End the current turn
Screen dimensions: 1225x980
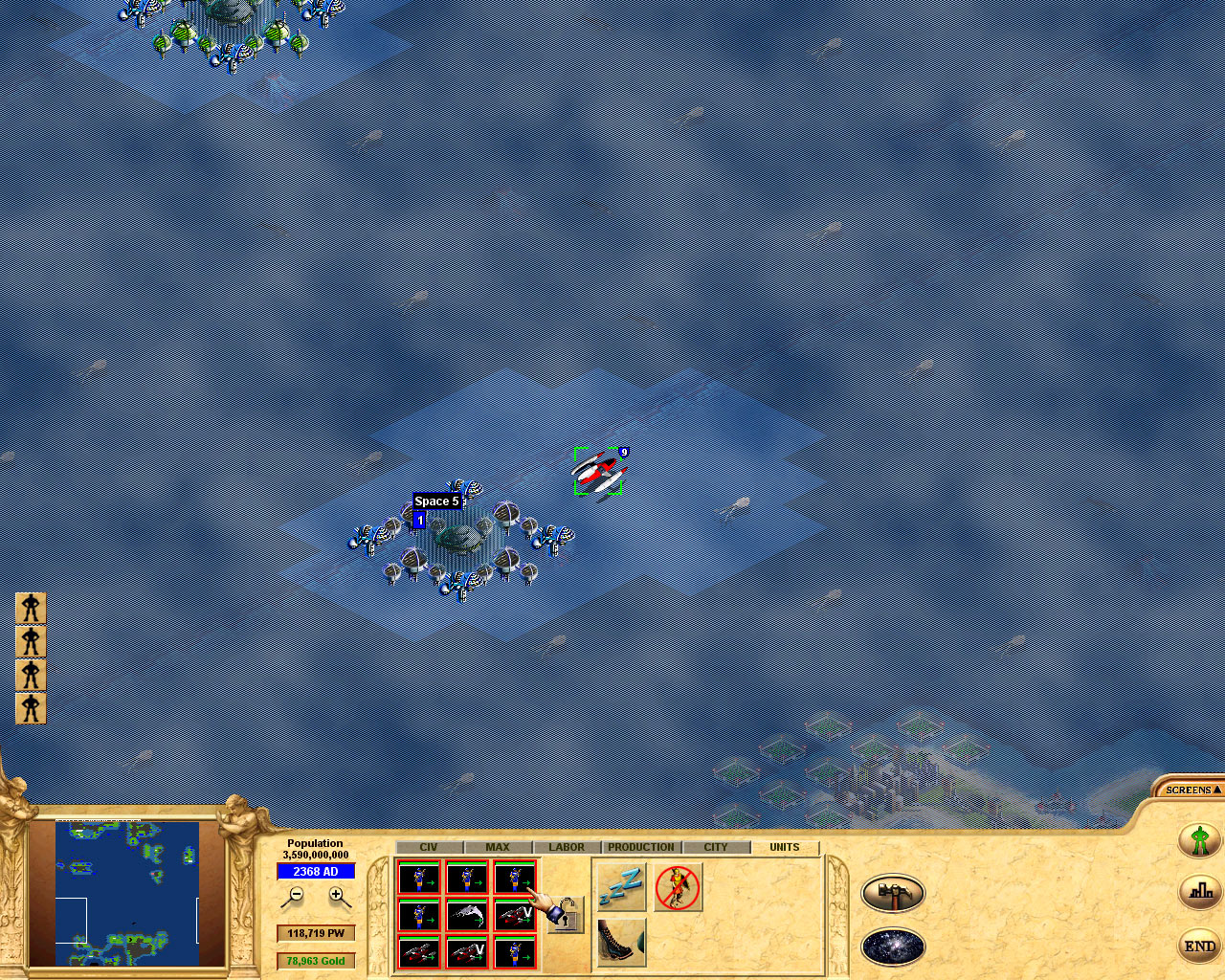click(1199, 946)
